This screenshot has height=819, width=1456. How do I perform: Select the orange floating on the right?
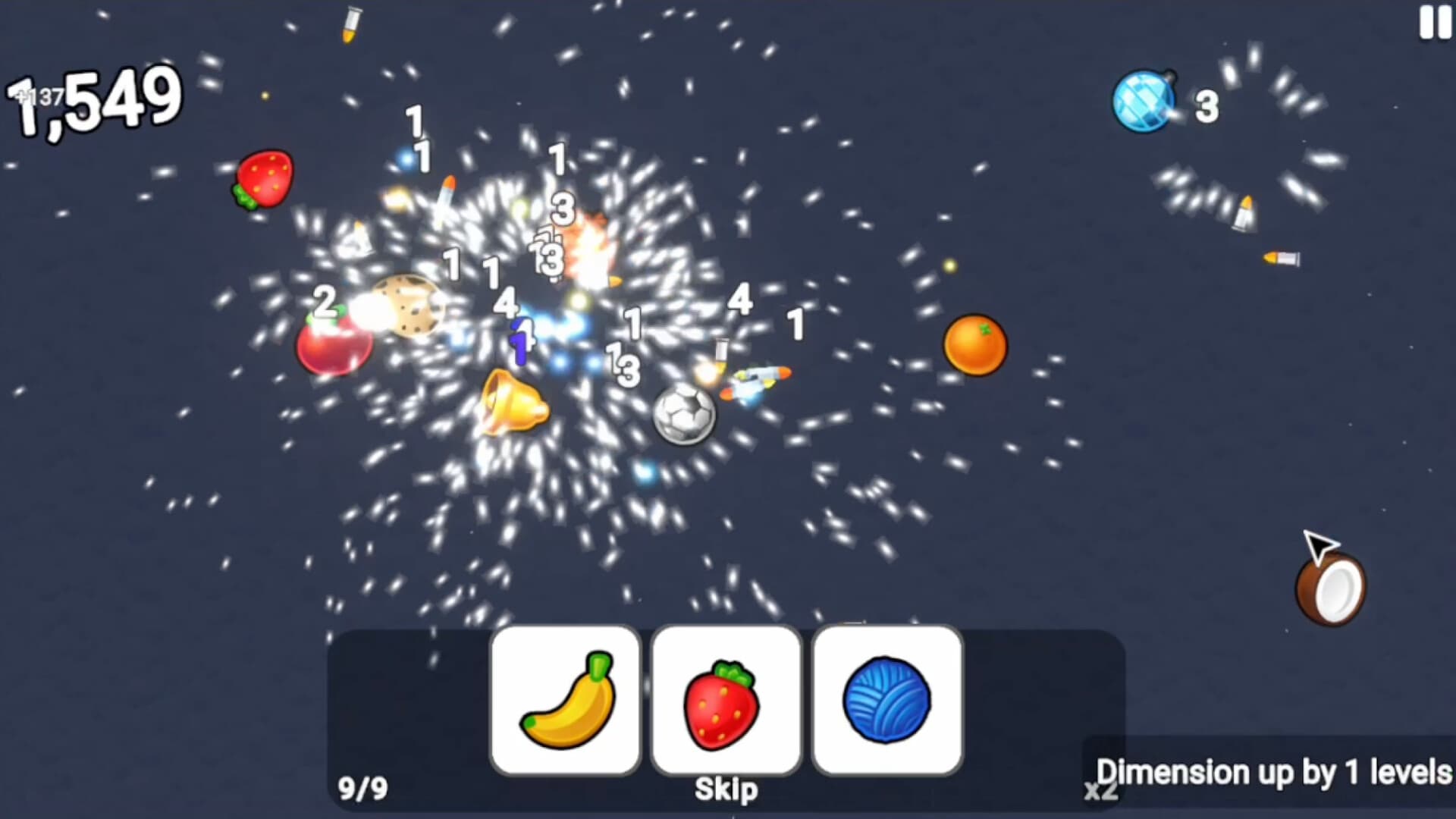(x=974, y=345)
